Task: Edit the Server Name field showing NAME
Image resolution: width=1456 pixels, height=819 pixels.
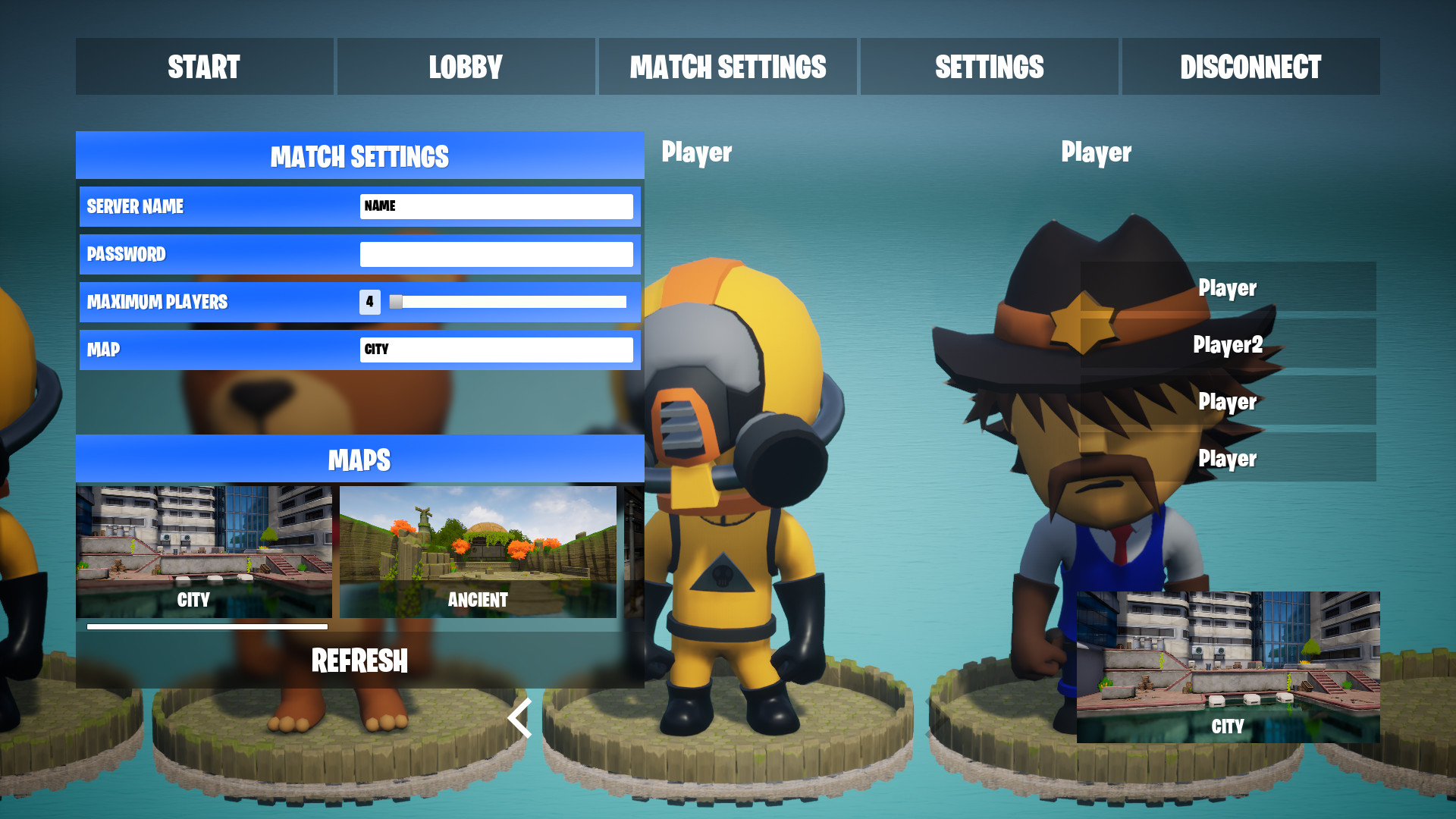Action: [497, 206]
